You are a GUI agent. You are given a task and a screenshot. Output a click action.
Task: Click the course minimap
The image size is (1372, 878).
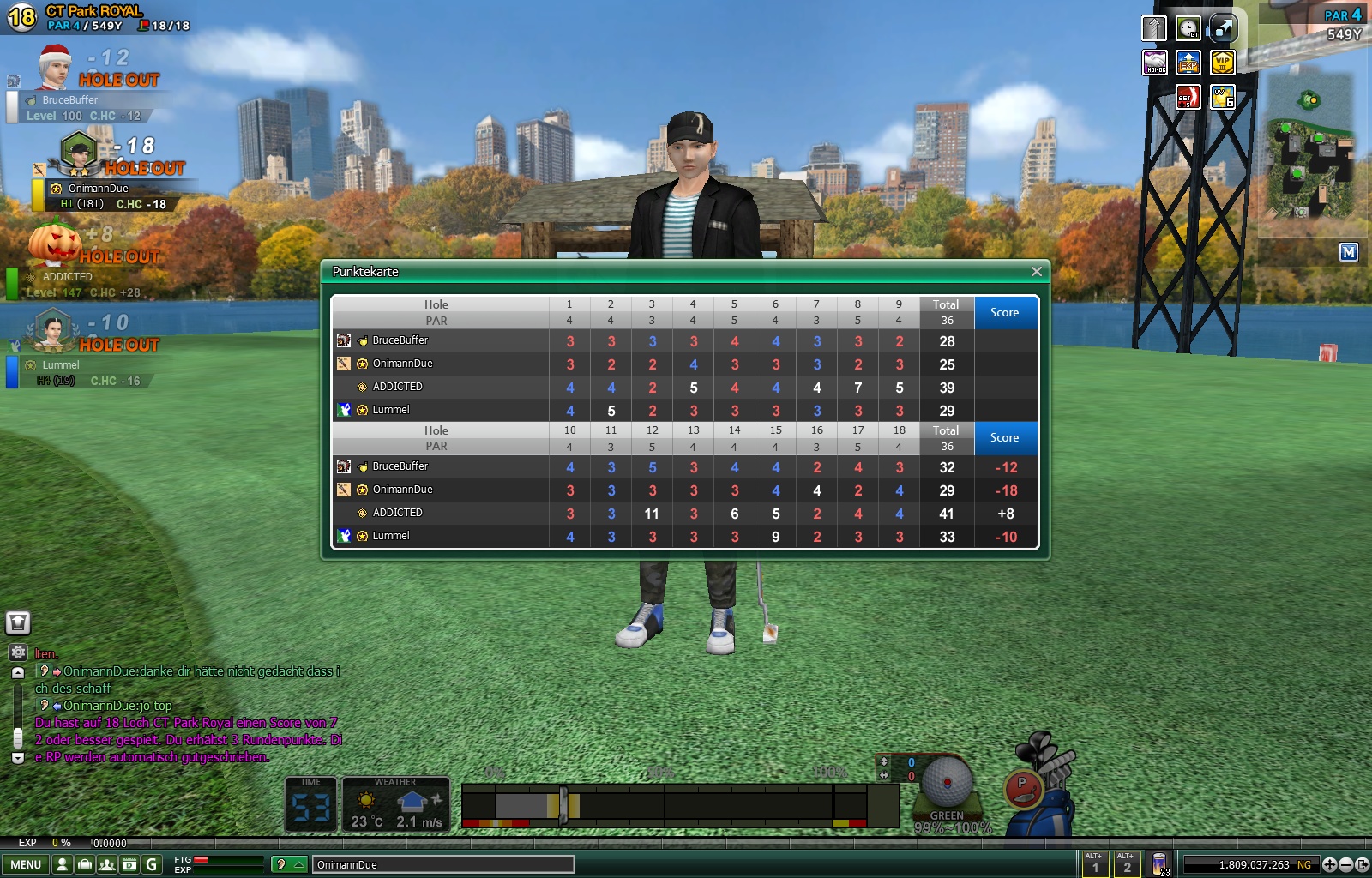tap(1310, 154)
